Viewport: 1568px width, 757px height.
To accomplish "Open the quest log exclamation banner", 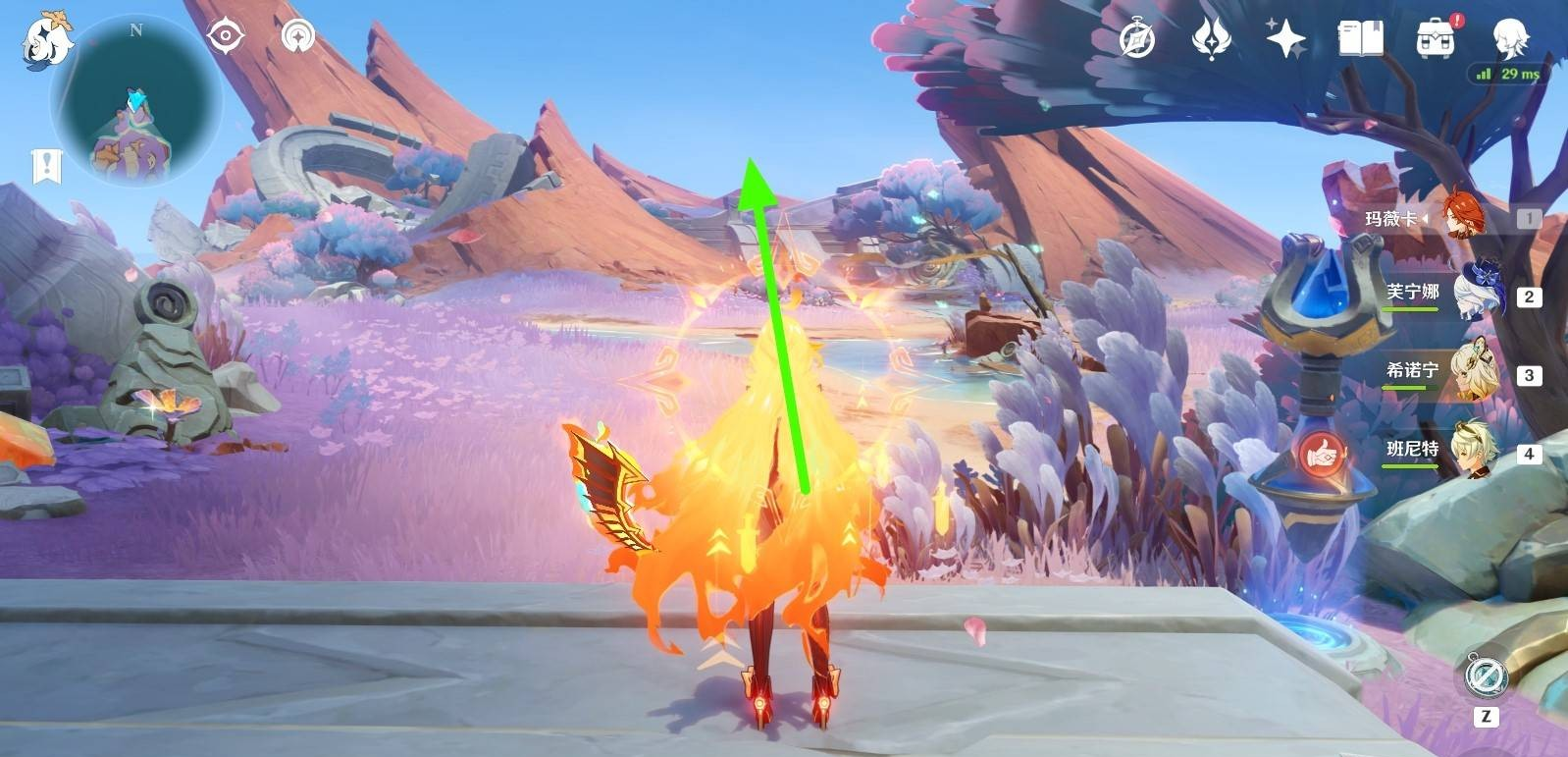I will point(46,166).
